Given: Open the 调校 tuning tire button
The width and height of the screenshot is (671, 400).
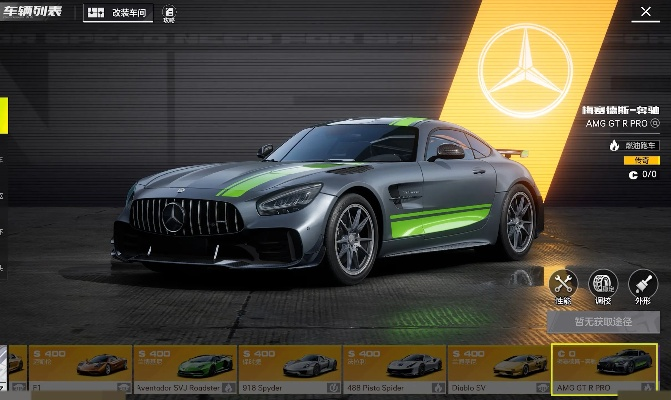Looking at the screenshot, I should [x=603, y=284].
